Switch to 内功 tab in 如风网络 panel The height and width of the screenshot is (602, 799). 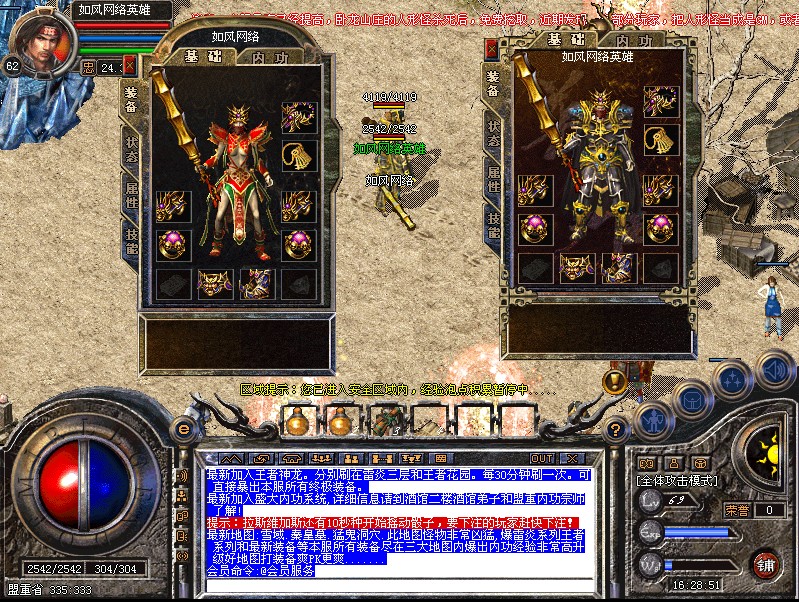pyautogui.click(x=270, y=56)
